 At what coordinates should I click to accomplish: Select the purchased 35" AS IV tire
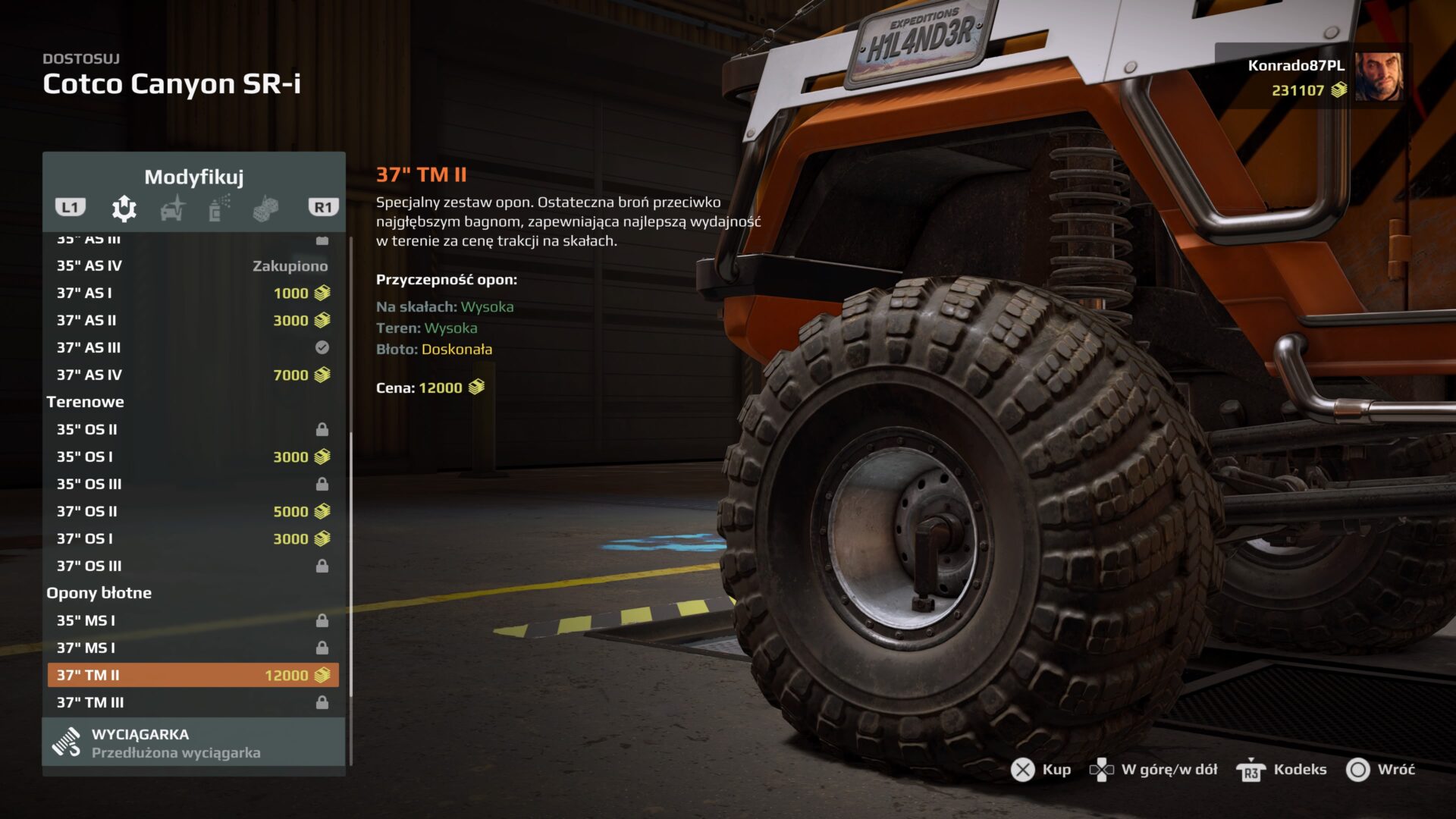[193, 265]
